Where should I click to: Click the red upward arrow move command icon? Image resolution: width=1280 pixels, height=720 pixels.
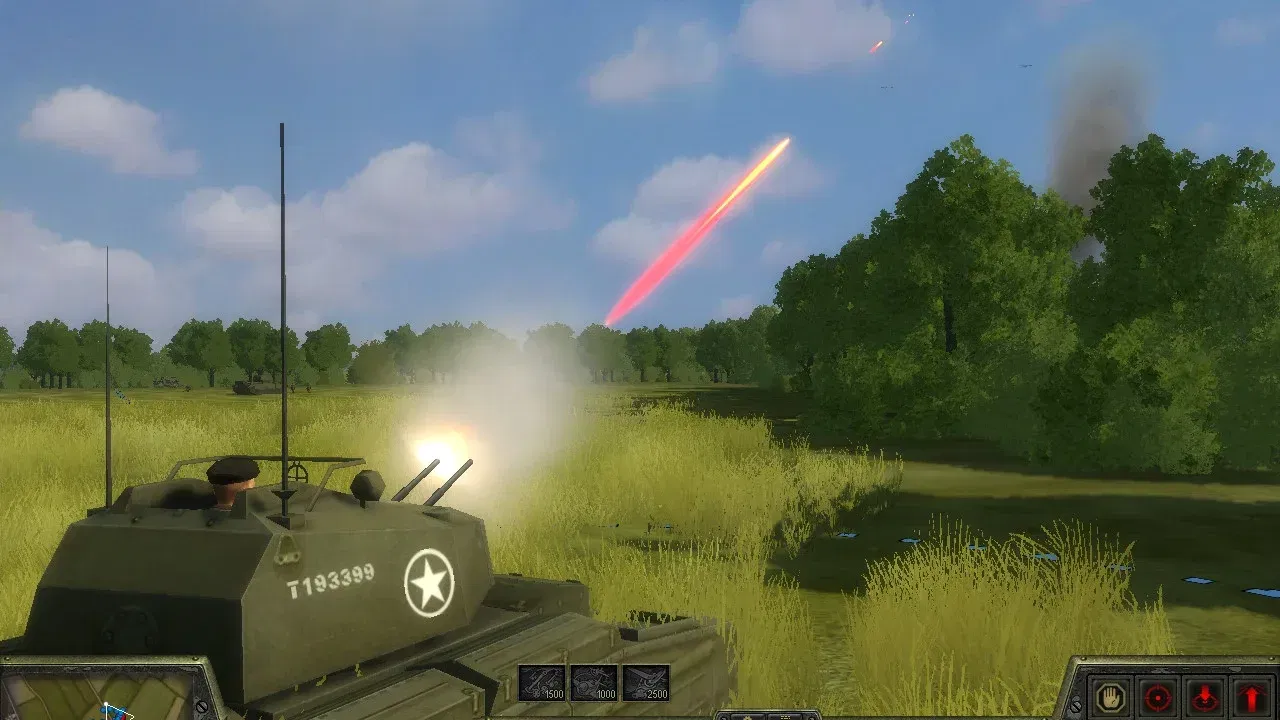tap(1250, 696)
